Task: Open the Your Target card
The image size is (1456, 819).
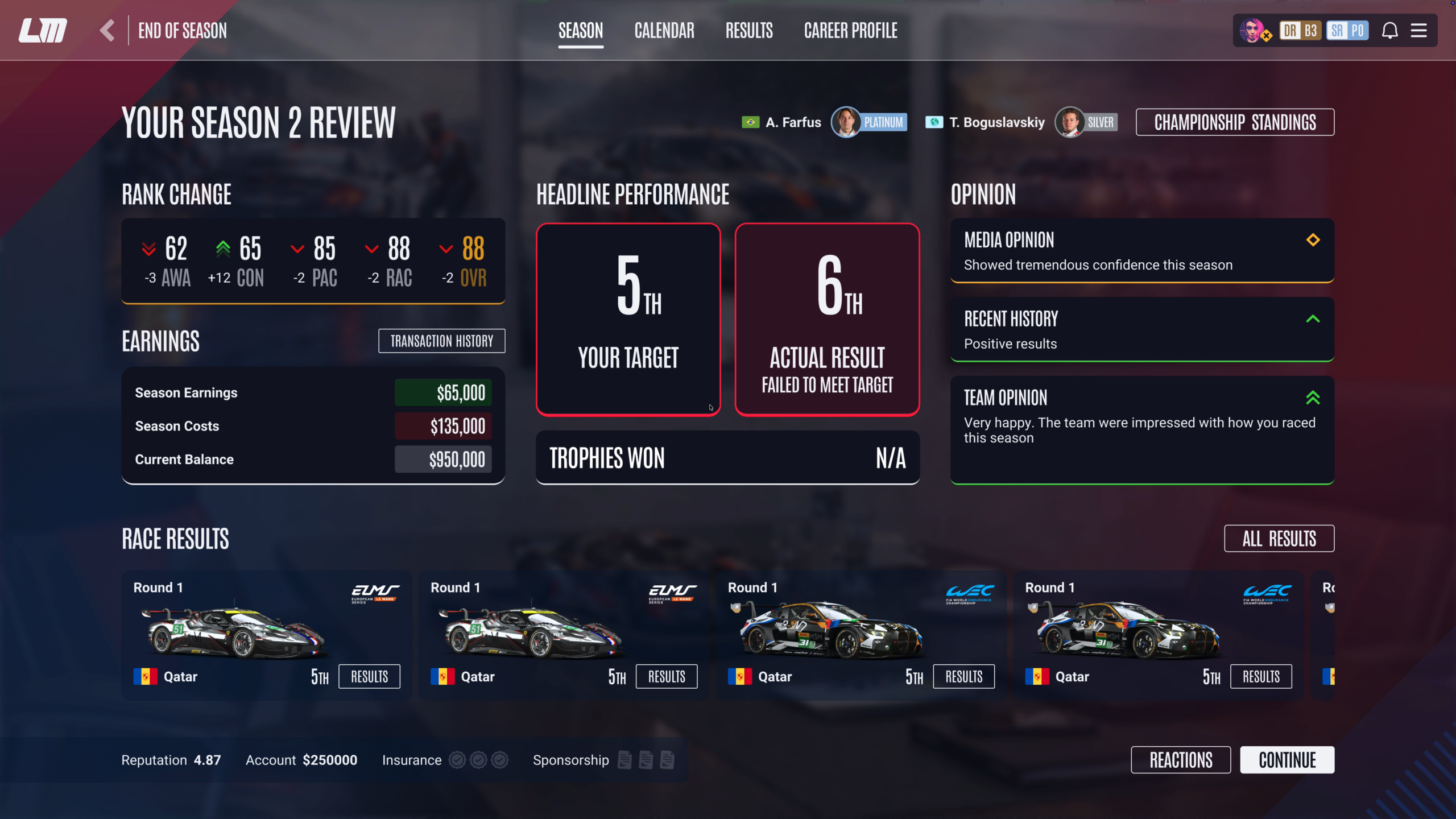Action: (x=628, y=320)
